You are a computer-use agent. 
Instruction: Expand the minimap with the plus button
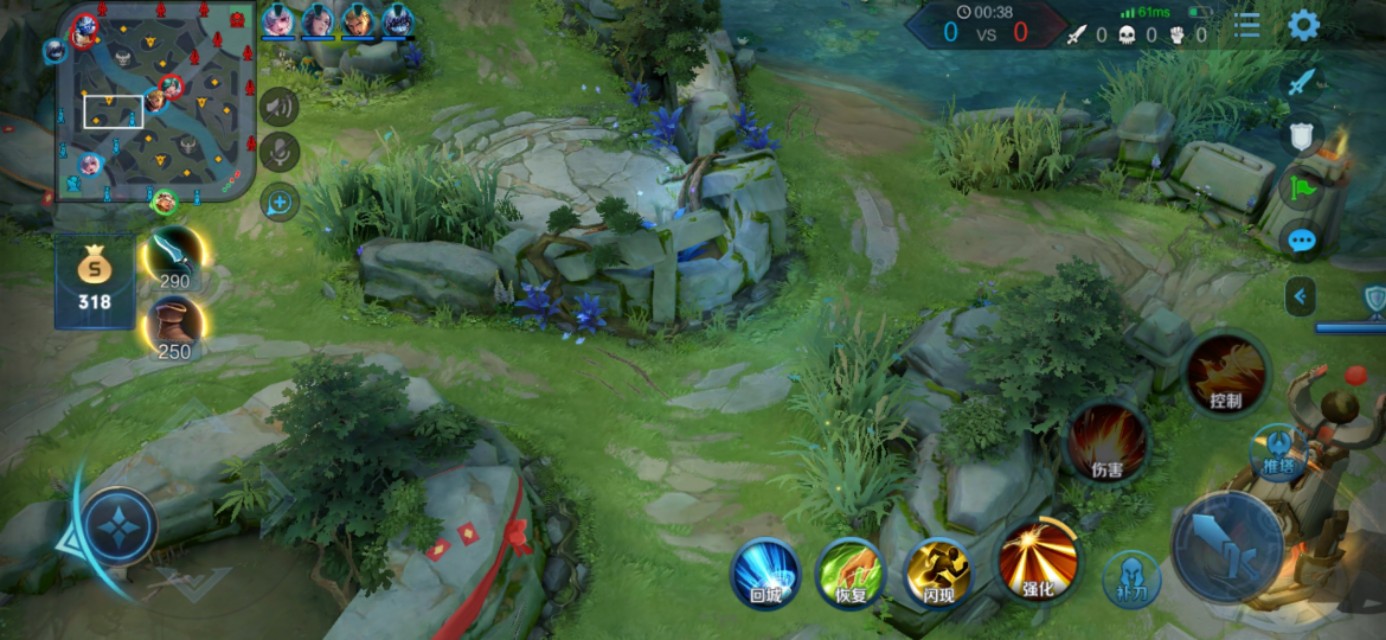[280, 203]
